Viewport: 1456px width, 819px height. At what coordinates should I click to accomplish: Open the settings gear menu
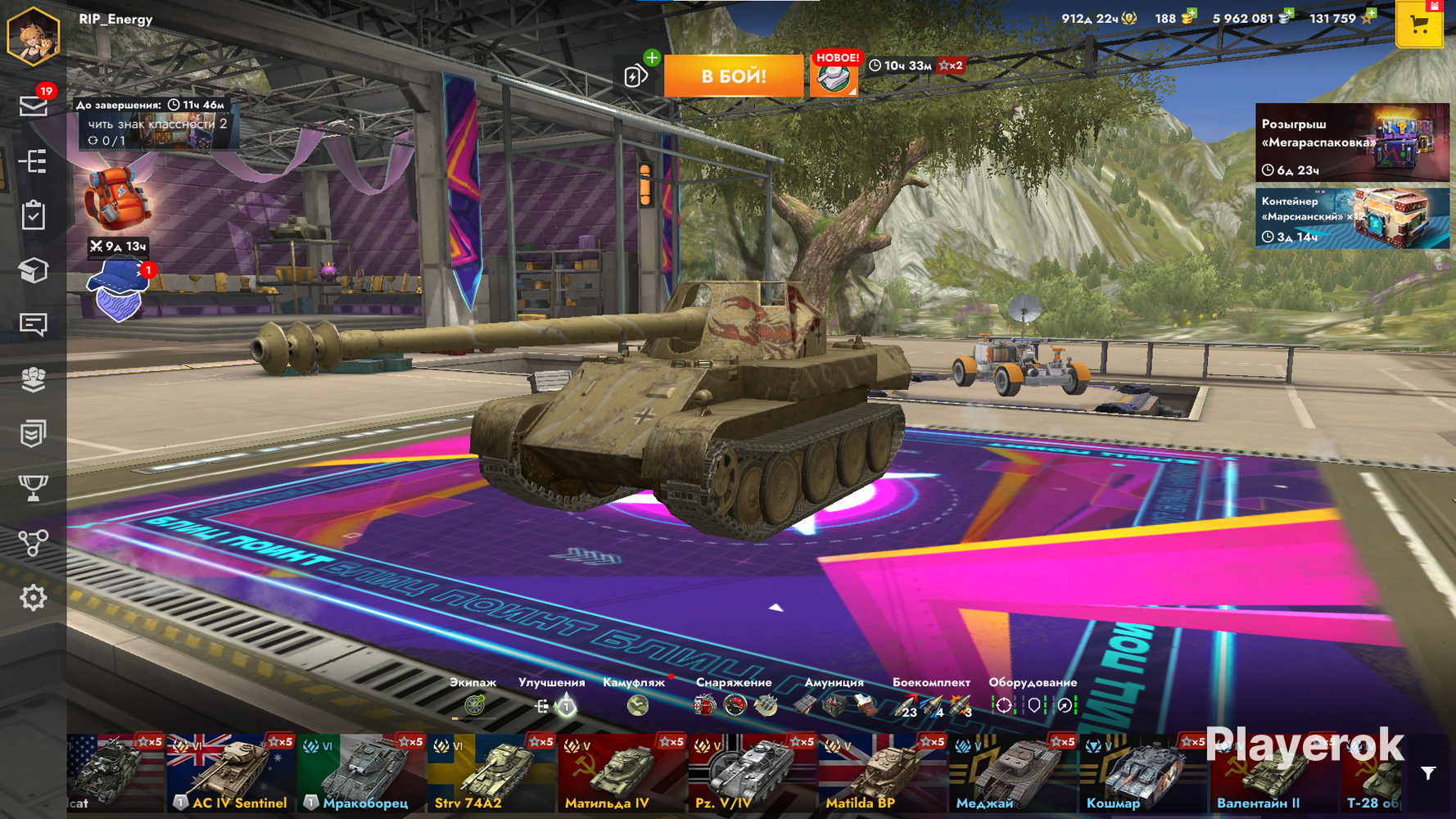pyautogui.click(x=33, y=598)
